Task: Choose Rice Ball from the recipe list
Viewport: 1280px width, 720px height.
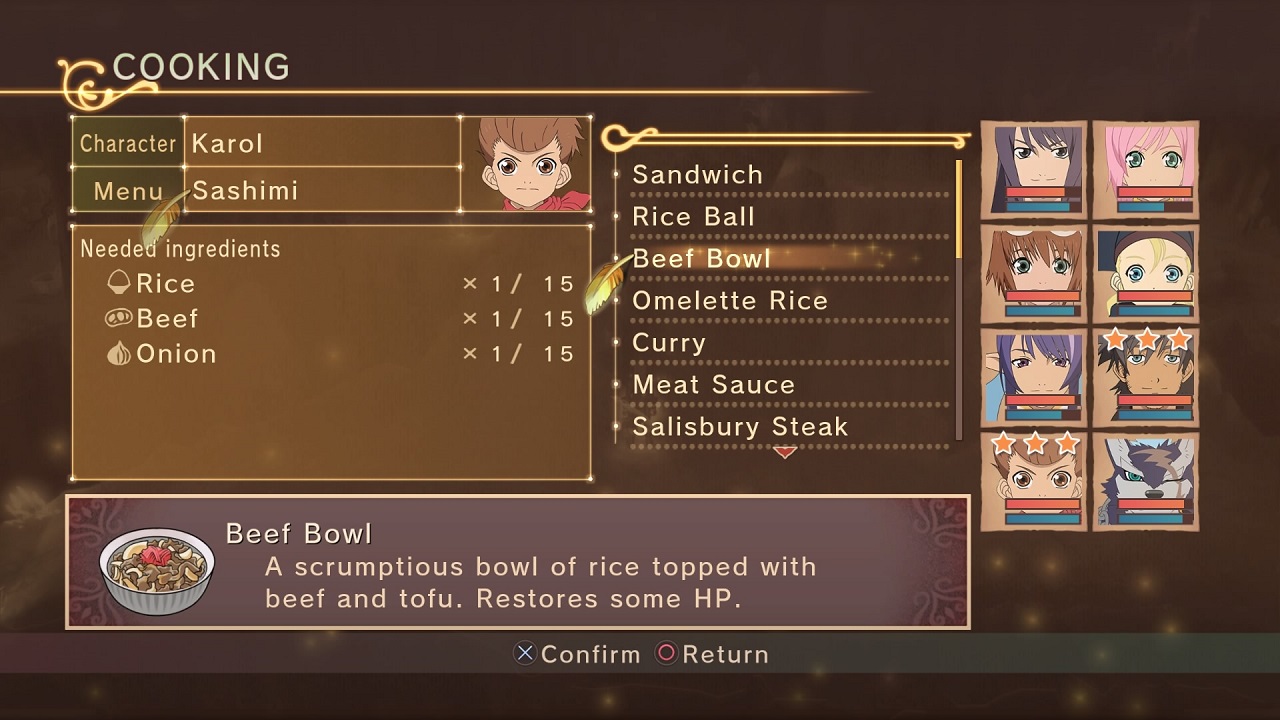Action: 693,217
